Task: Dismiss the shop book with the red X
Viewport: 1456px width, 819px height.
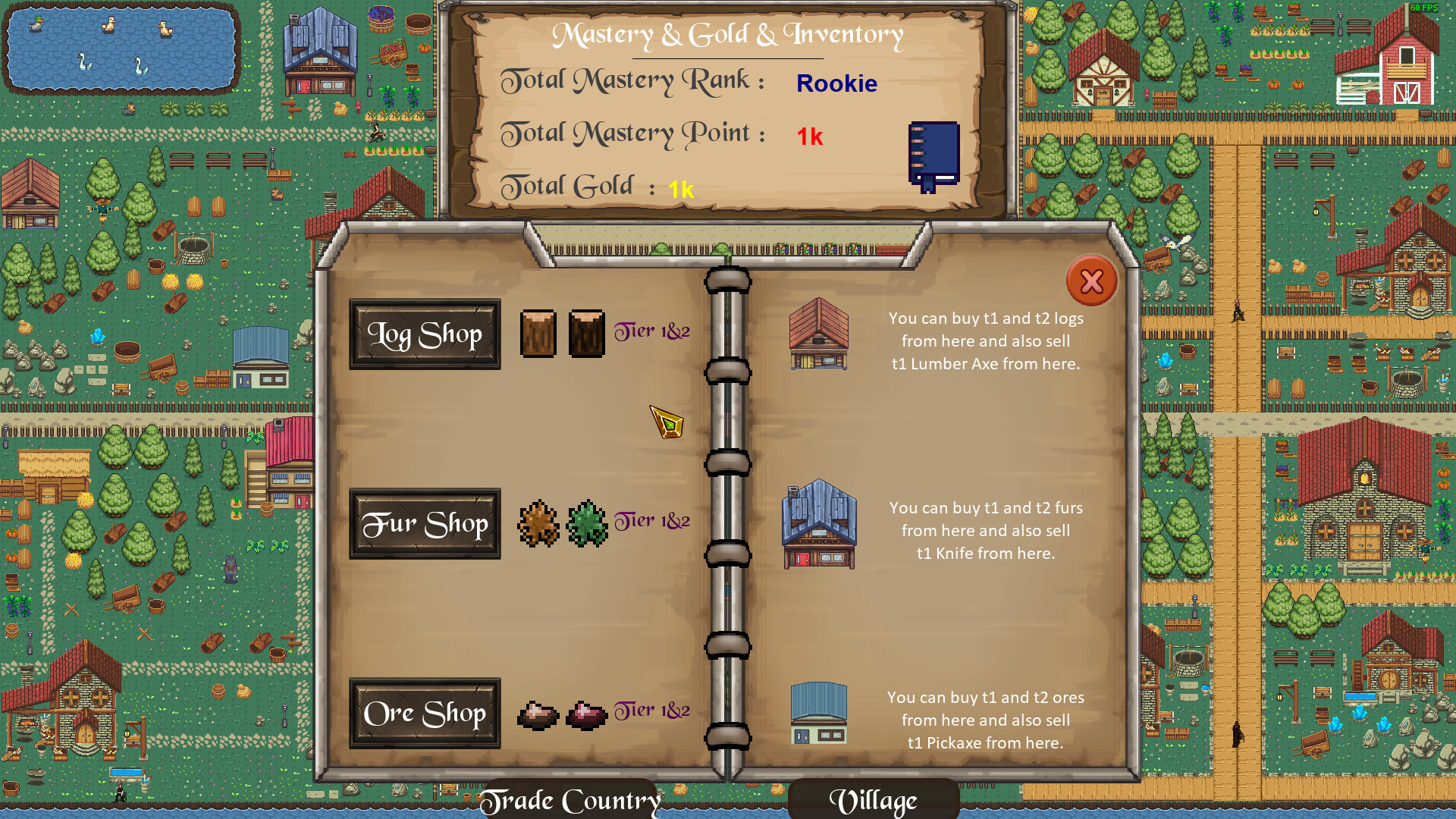Action: tap(1090, 281)
